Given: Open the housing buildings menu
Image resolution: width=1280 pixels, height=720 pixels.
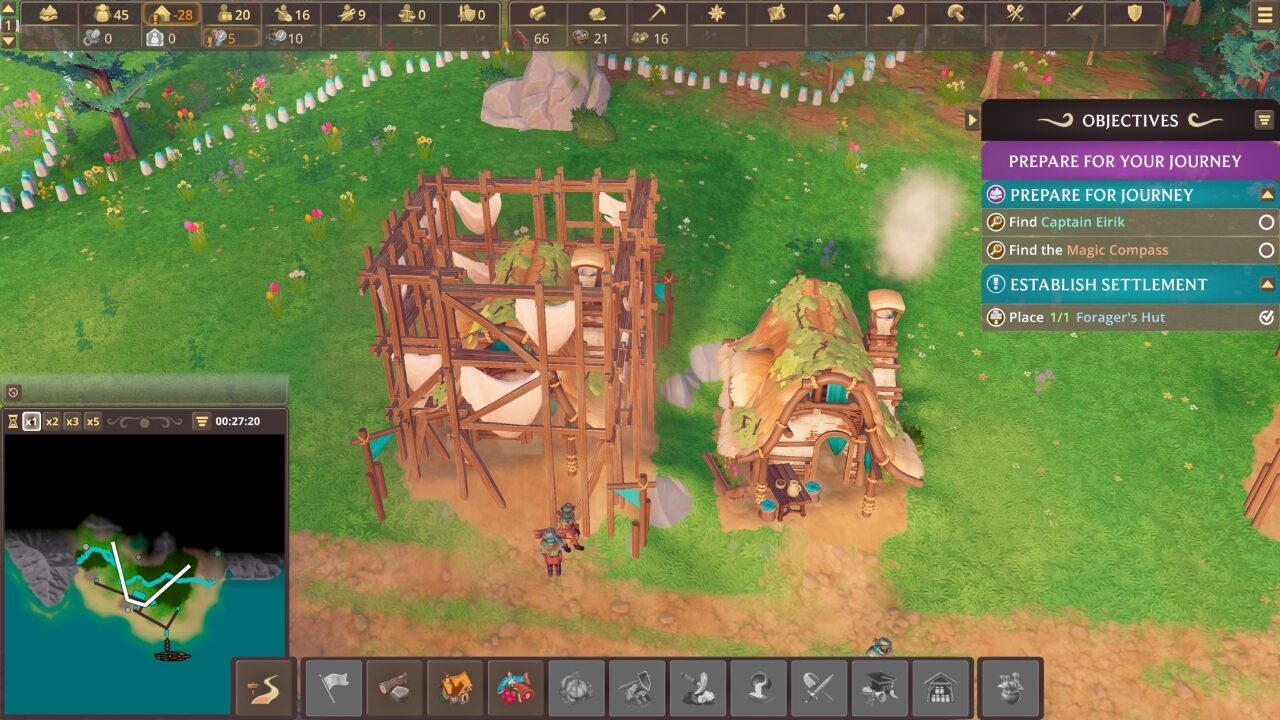Looking at the screenshot, I should pyautogui.click(x=454, y=686).
